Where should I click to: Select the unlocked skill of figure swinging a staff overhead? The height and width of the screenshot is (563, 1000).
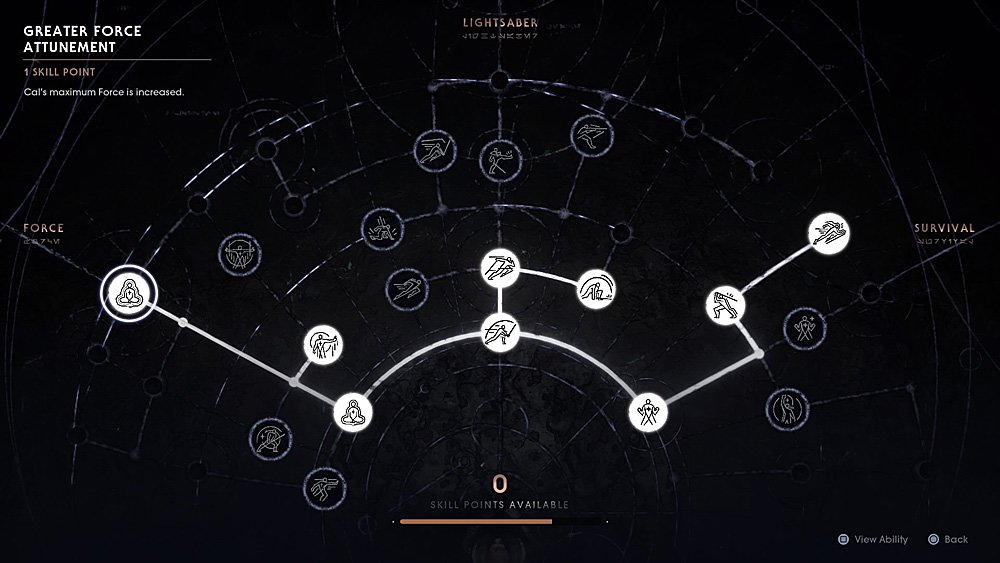[725, 304]
